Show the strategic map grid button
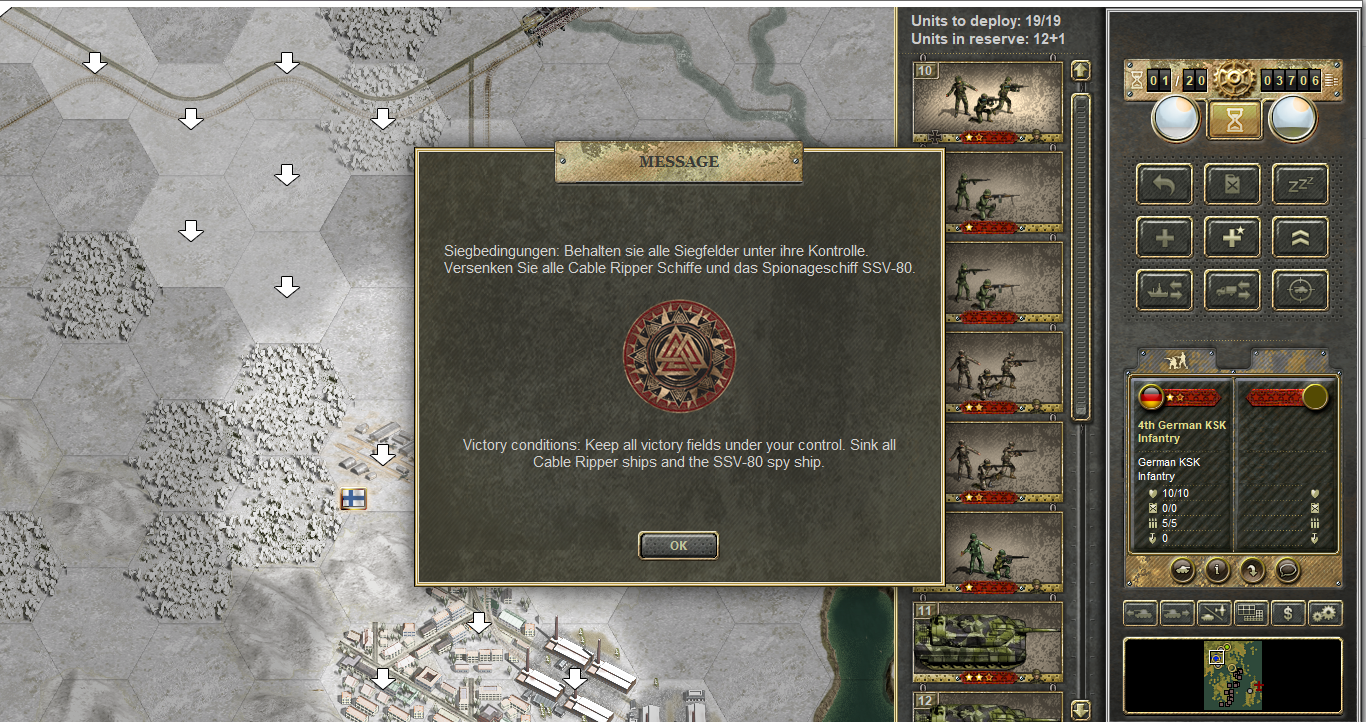Image resolution: width=1366 pixels, height=722 pixels. 1250,613
